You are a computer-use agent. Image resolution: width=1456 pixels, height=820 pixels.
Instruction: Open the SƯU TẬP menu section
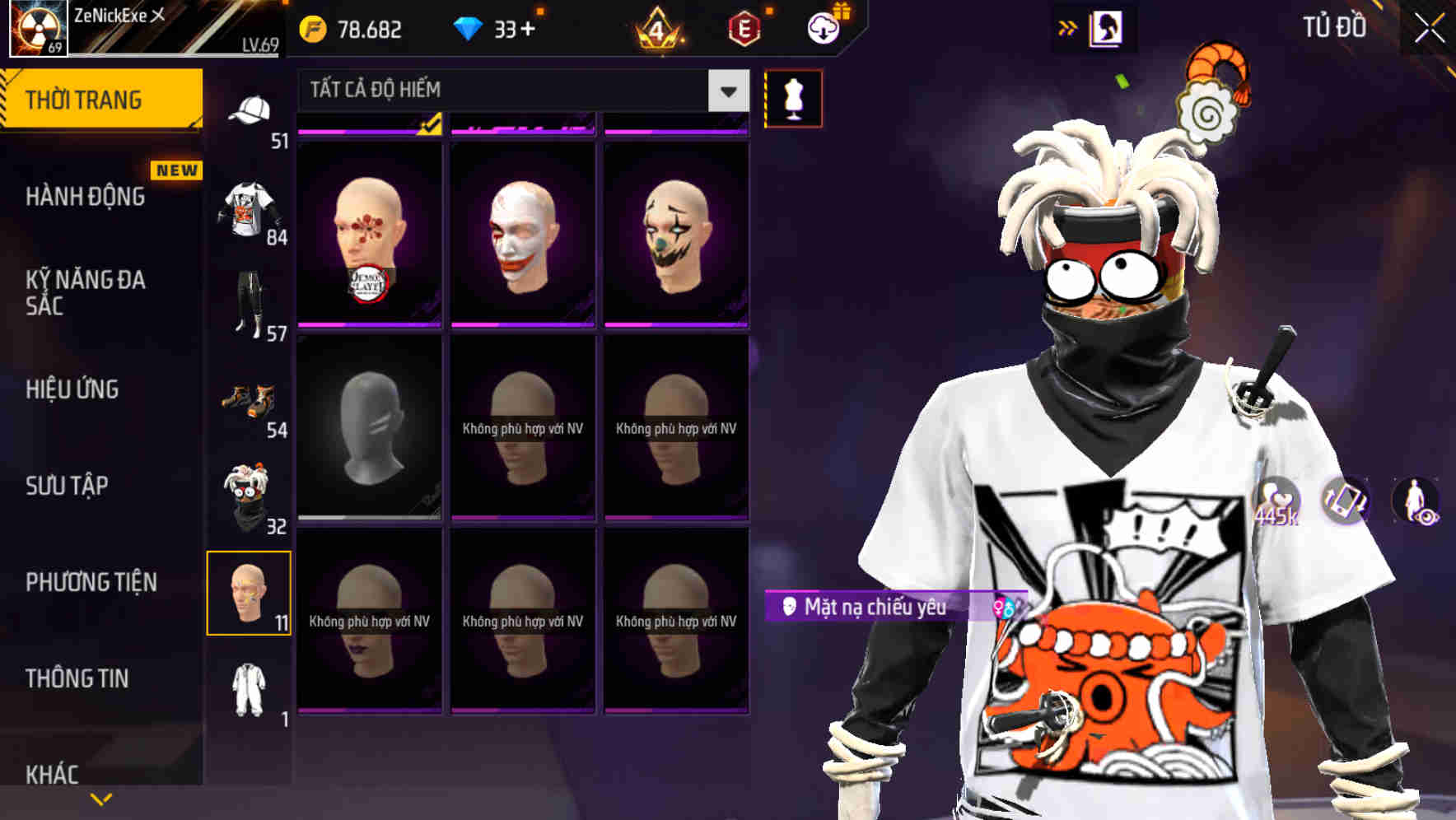66,486
